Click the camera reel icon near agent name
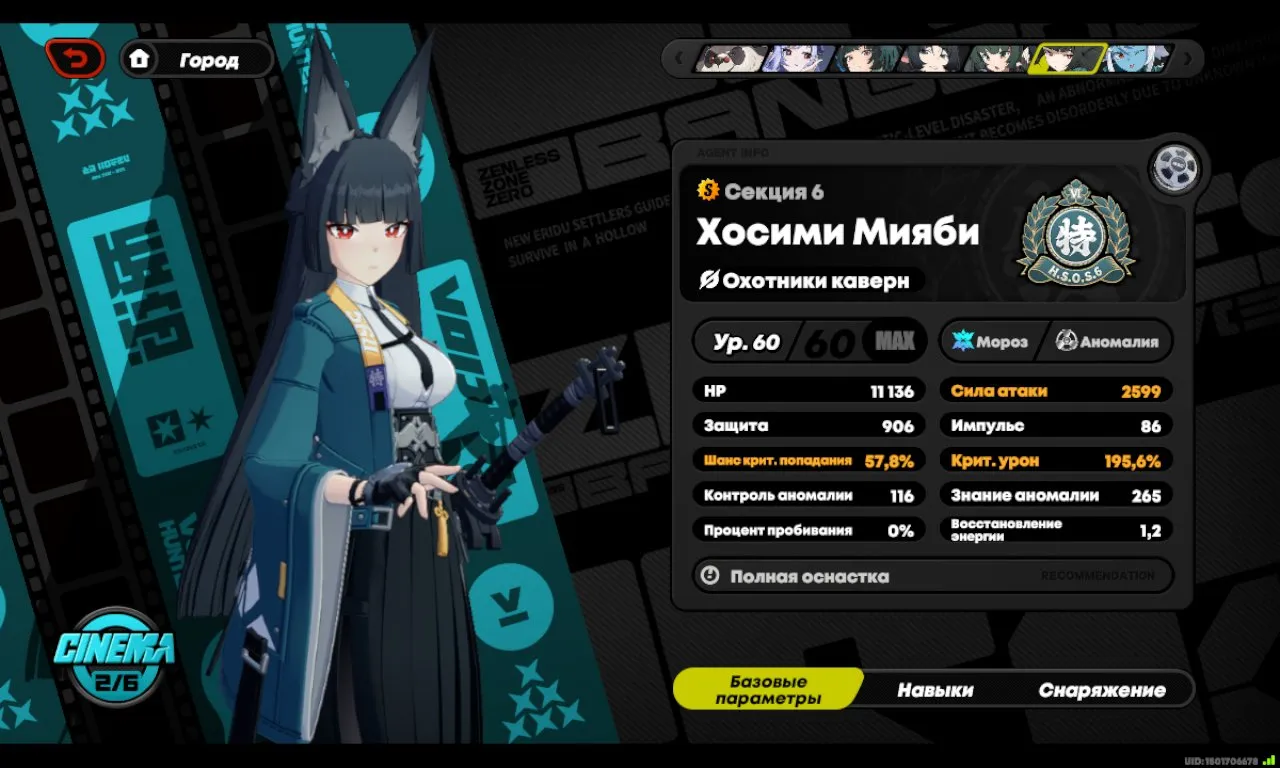1280x768 pixels. coord(1175,168)
